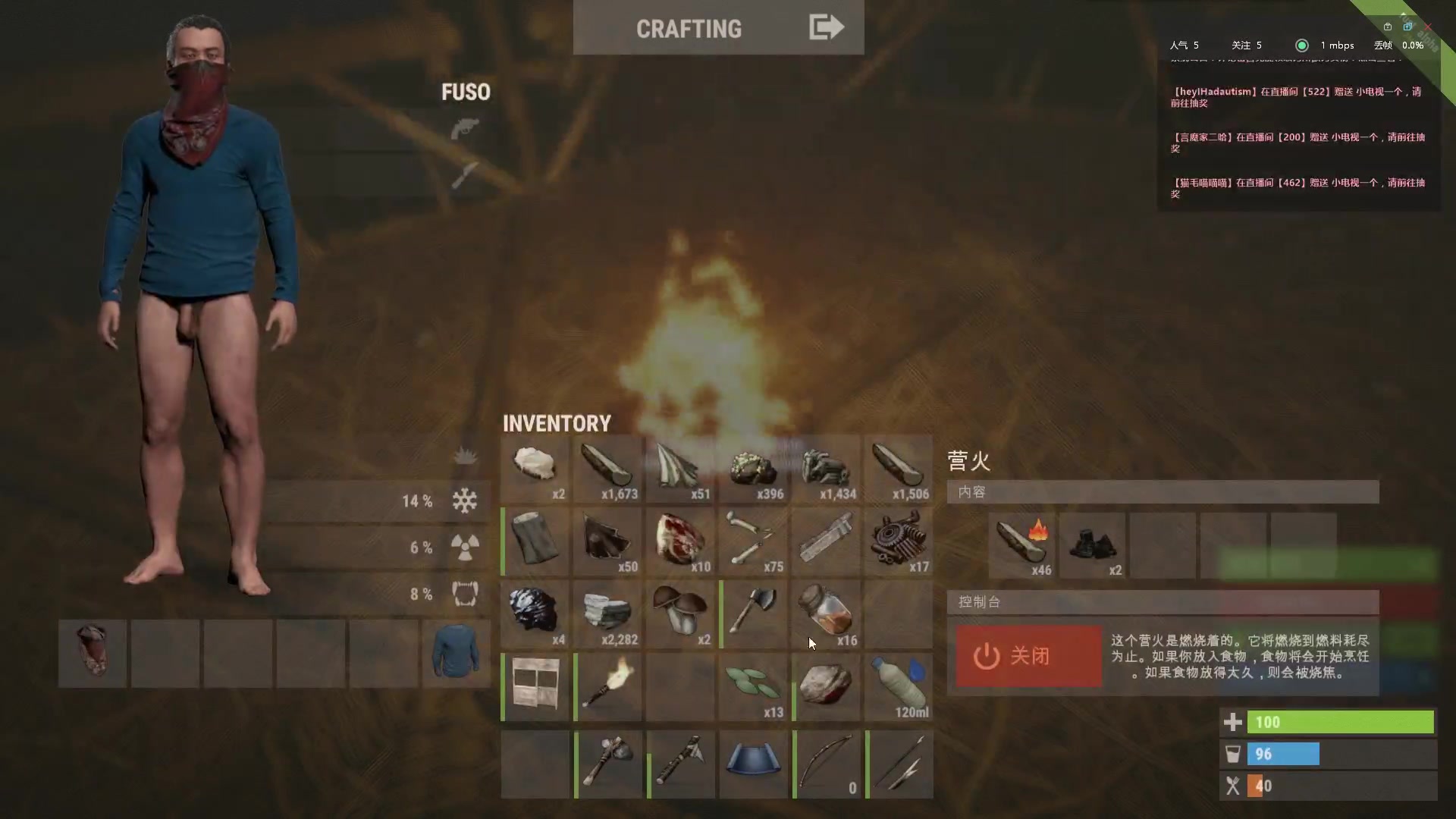Turn off the campfire with 关闭
Viewport: 1456px width, 819px height.
tap(1028, 656)
